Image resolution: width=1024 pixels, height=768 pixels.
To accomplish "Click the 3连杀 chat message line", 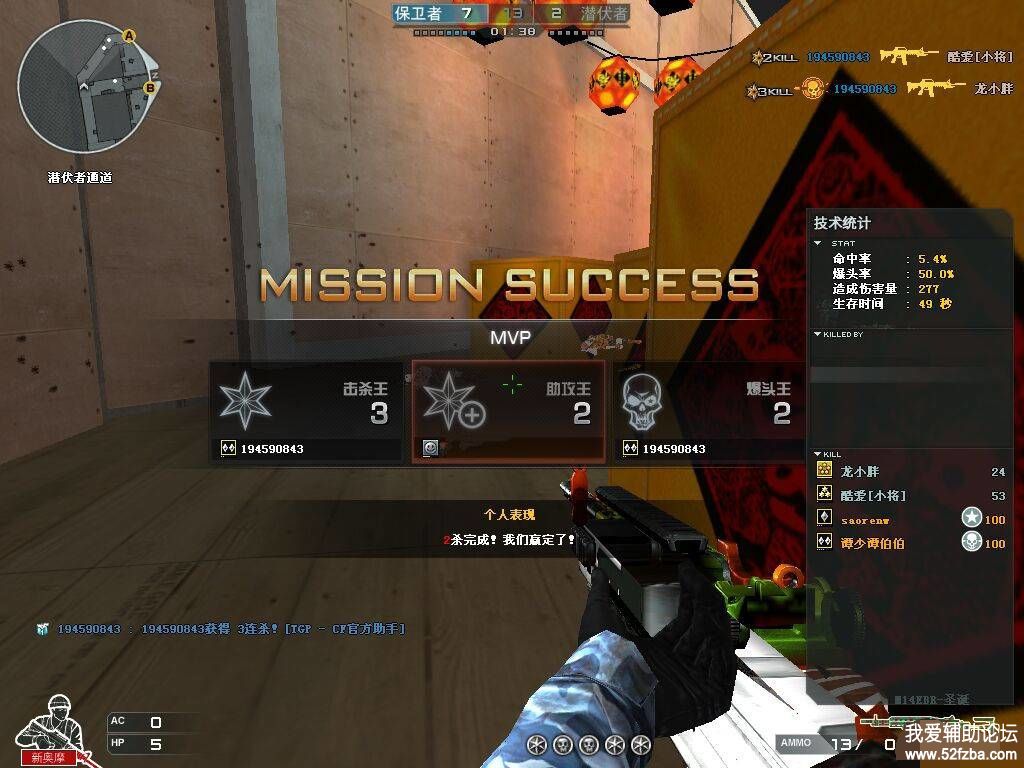I will (220, 629).
